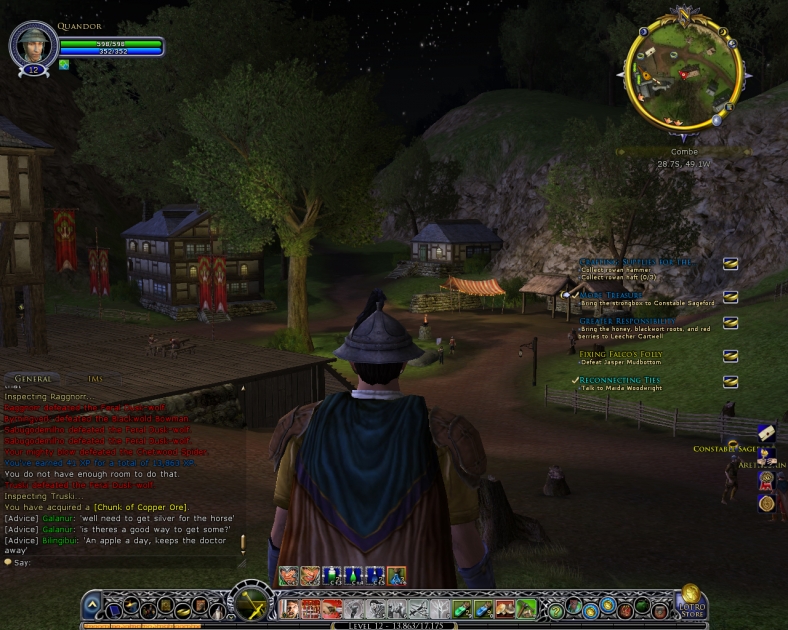Viewport: 788px width, 630px height.
Task: Click the ring button beside Reconnecting Ties
Action: point(731,382)
